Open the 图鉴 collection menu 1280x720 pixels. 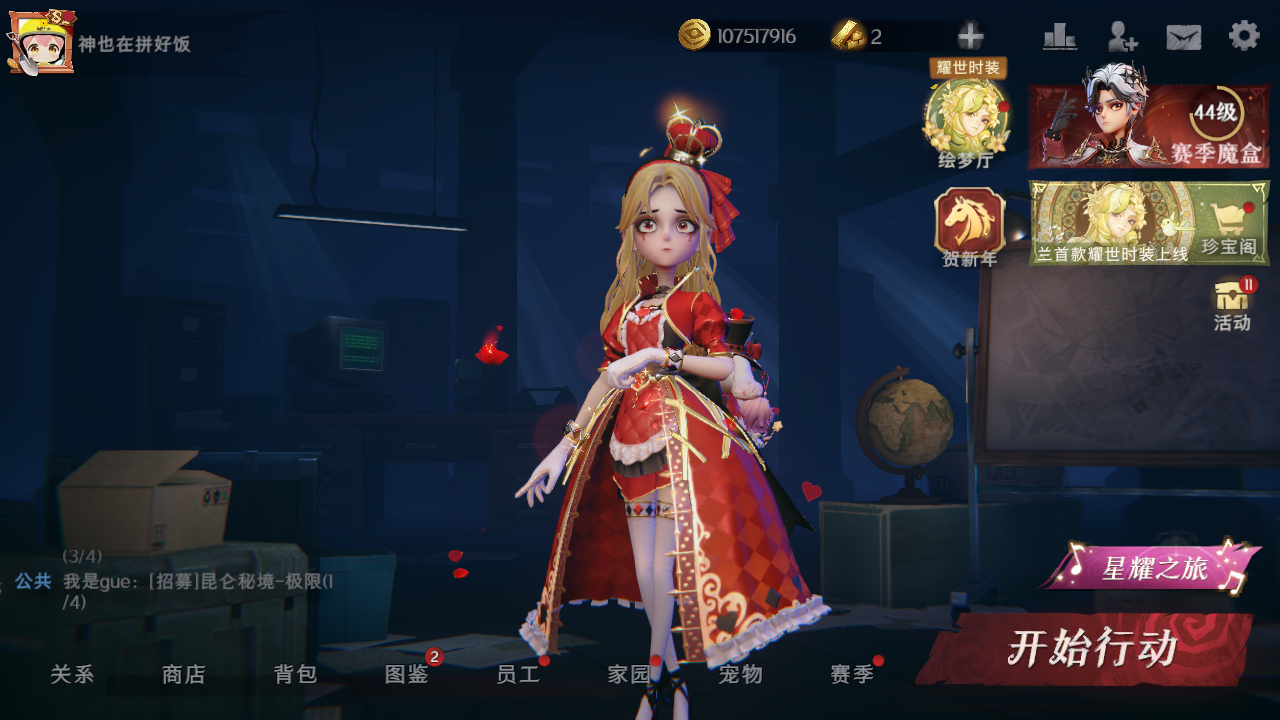tap(407, 675)
